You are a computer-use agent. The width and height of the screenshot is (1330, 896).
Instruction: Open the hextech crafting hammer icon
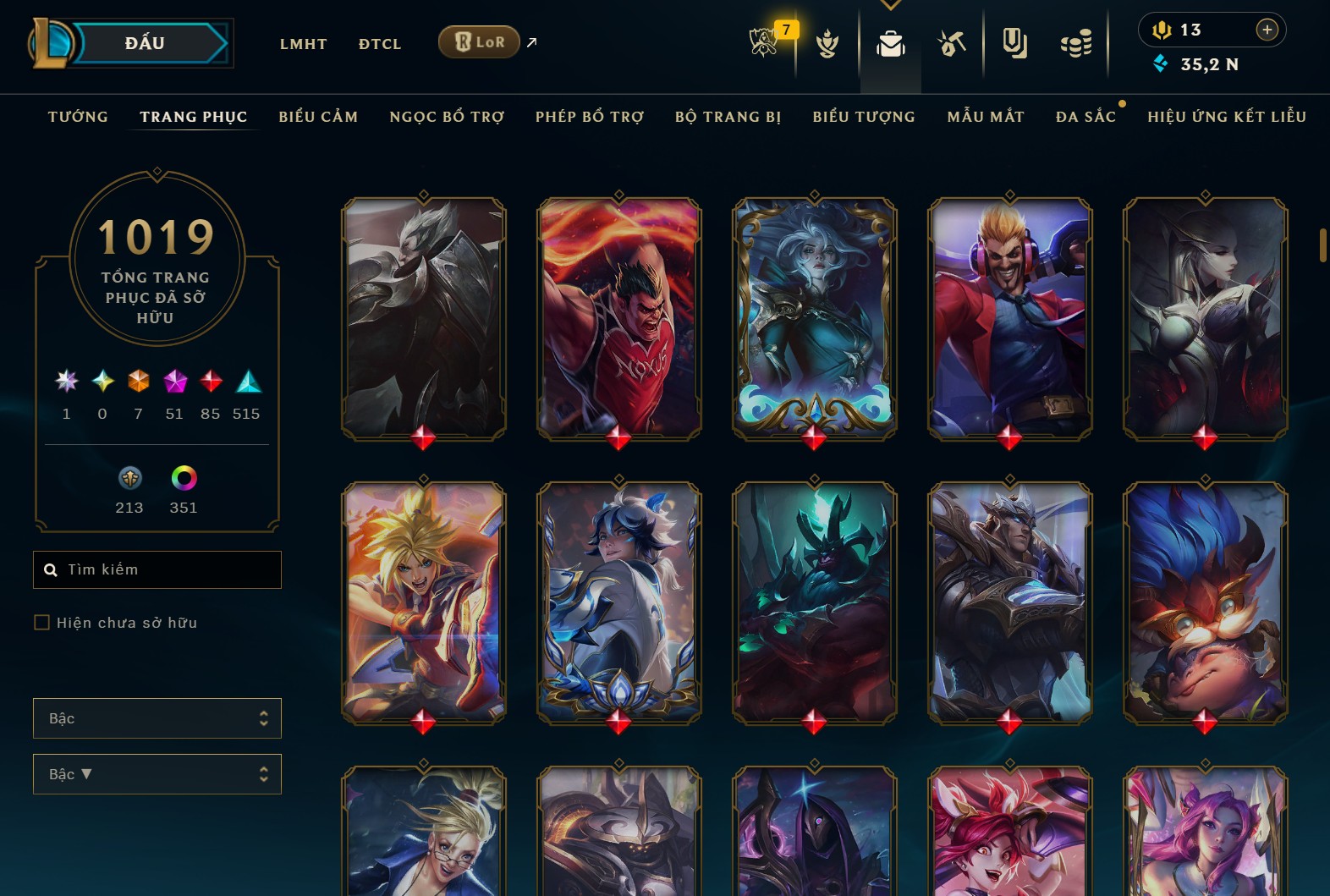tap(952, 43)
